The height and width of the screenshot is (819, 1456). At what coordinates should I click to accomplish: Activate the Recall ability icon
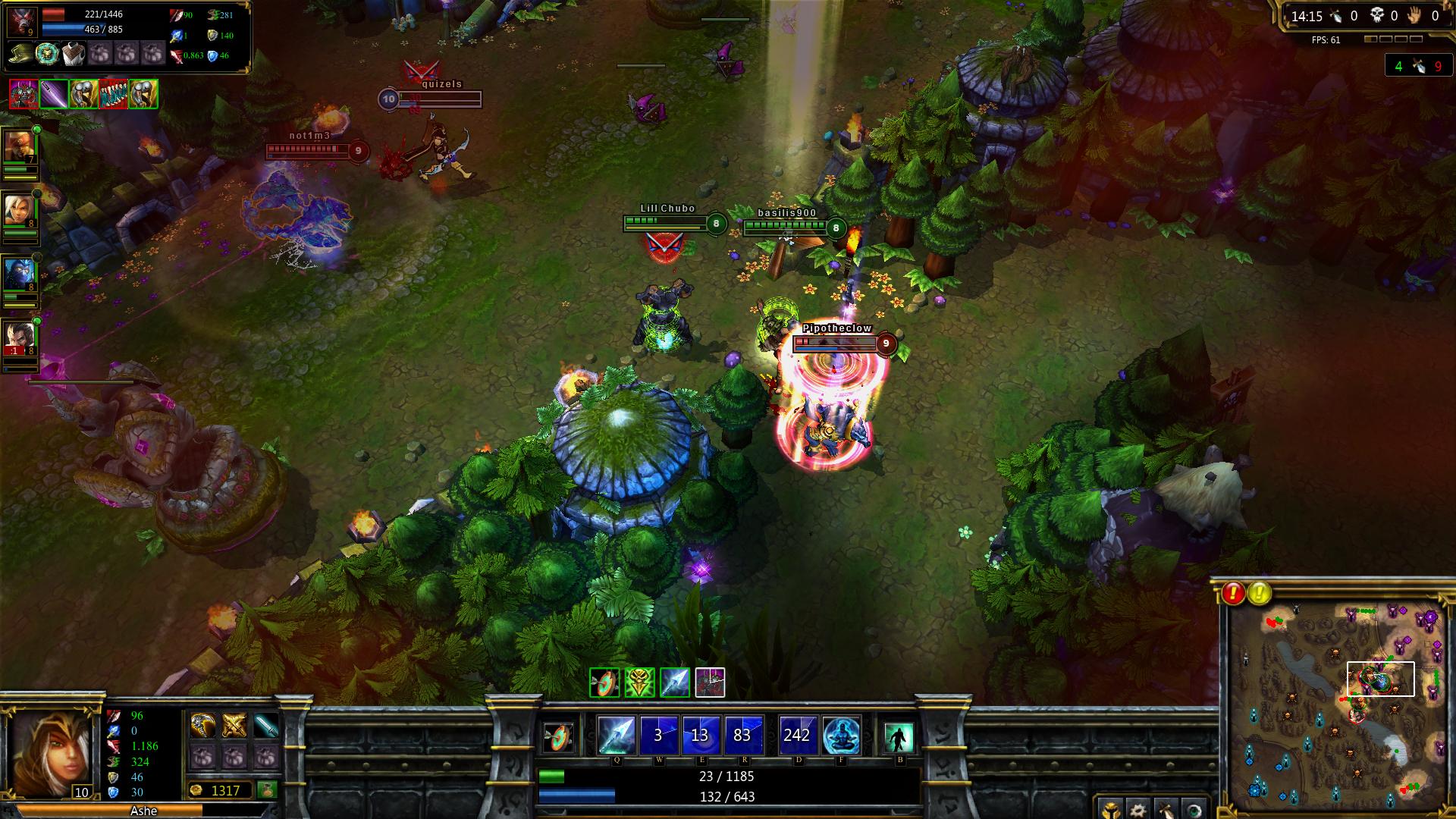point(899,736)
